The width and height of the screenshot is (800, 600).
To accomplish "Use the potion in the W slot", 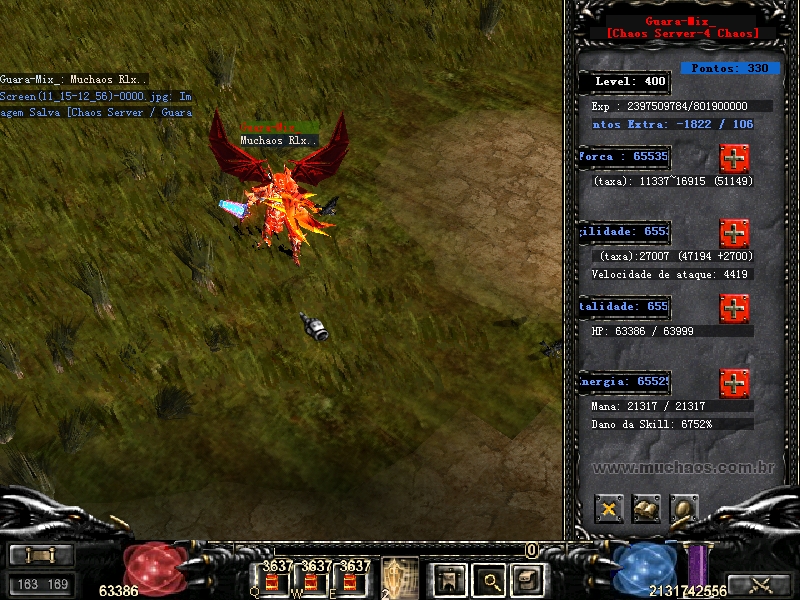I will (x=310, y=581).
